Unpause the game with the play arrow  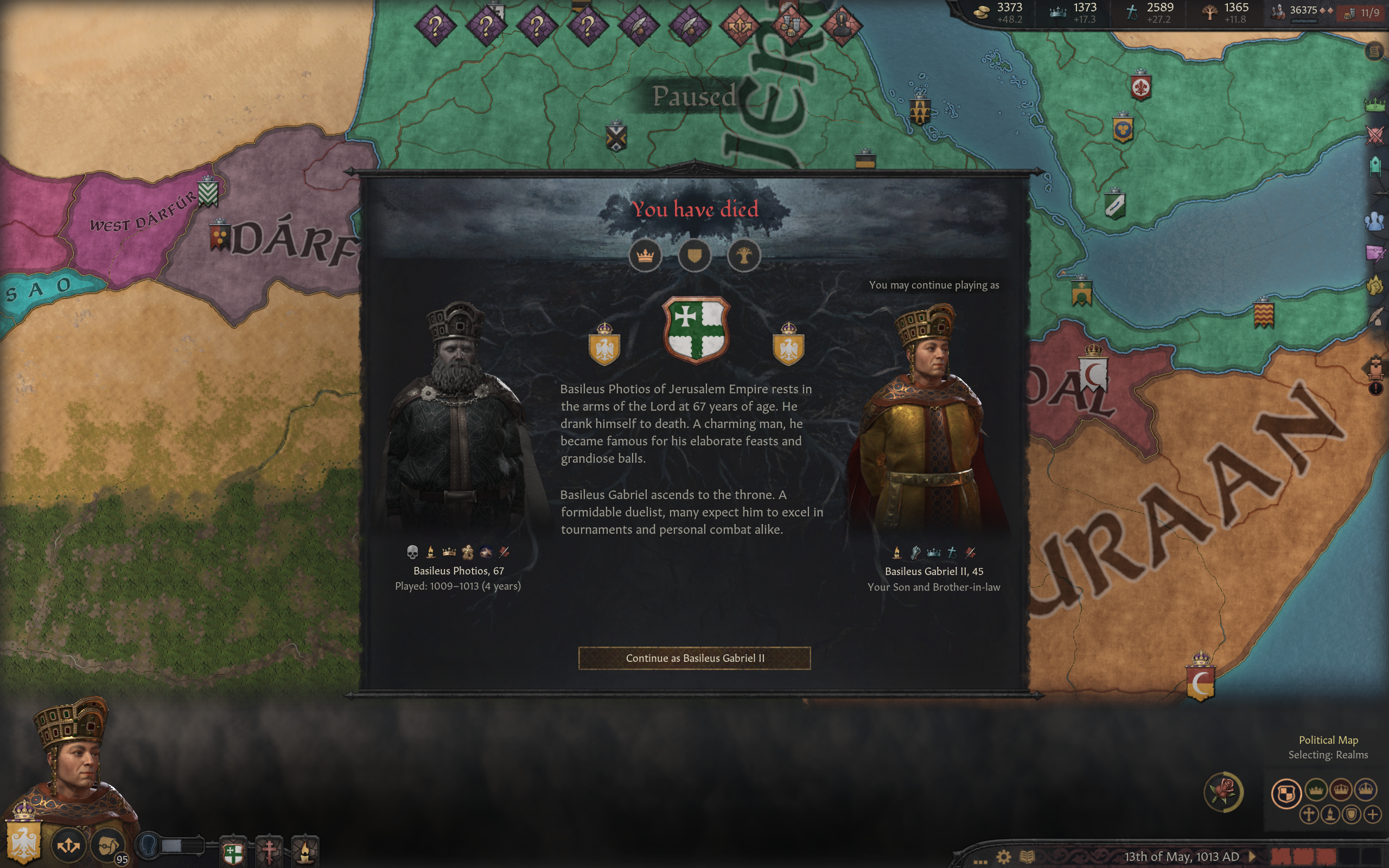[x=1252, y=857]
